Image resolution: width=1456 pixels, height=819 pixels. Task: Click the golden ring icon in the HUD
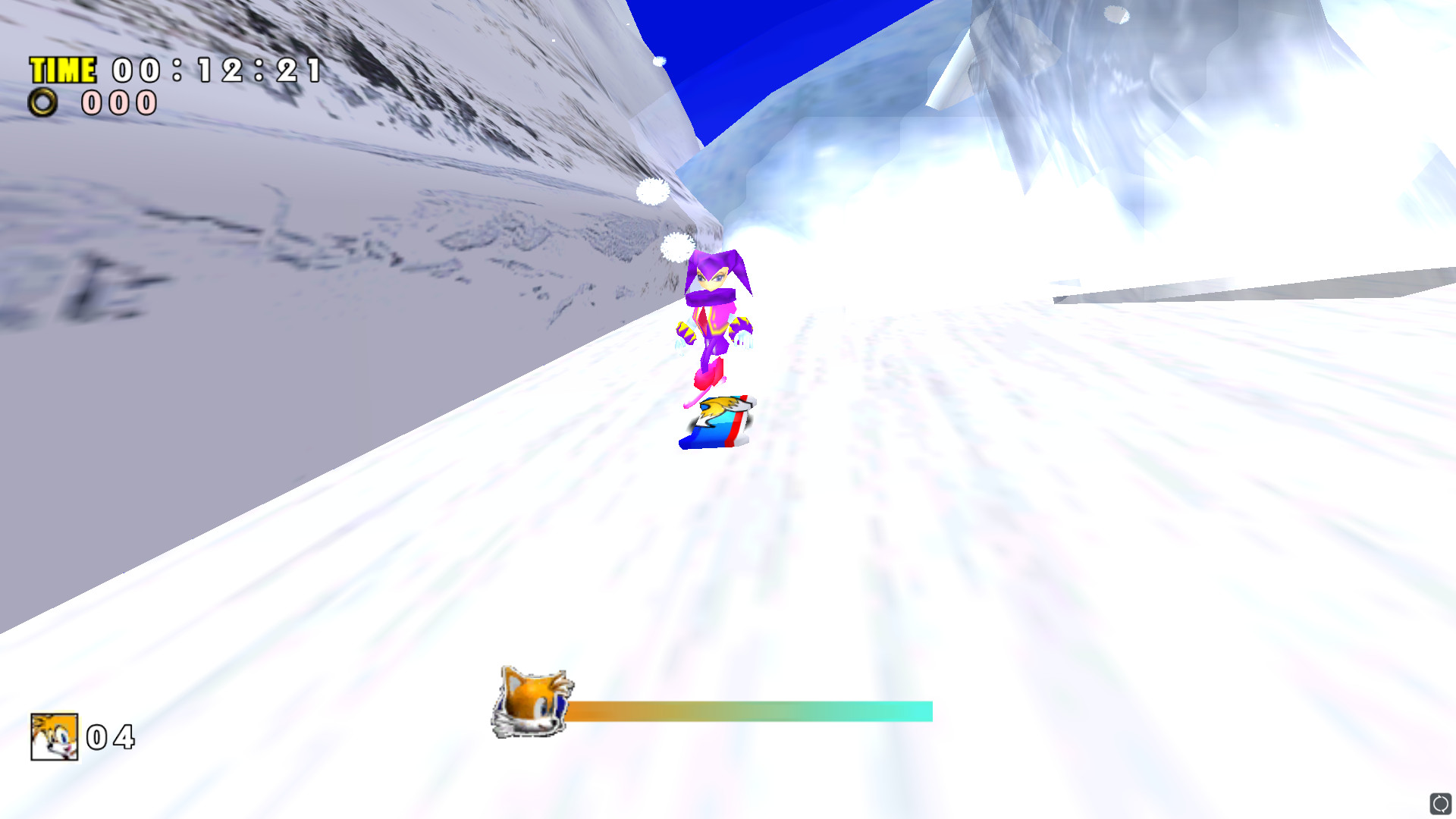click(x=42, y=102)
